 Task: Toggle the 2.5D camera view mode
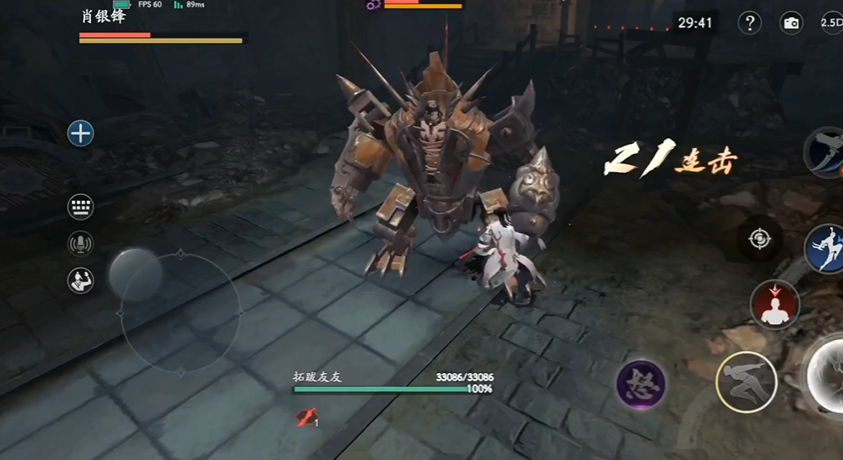(831, 23)
